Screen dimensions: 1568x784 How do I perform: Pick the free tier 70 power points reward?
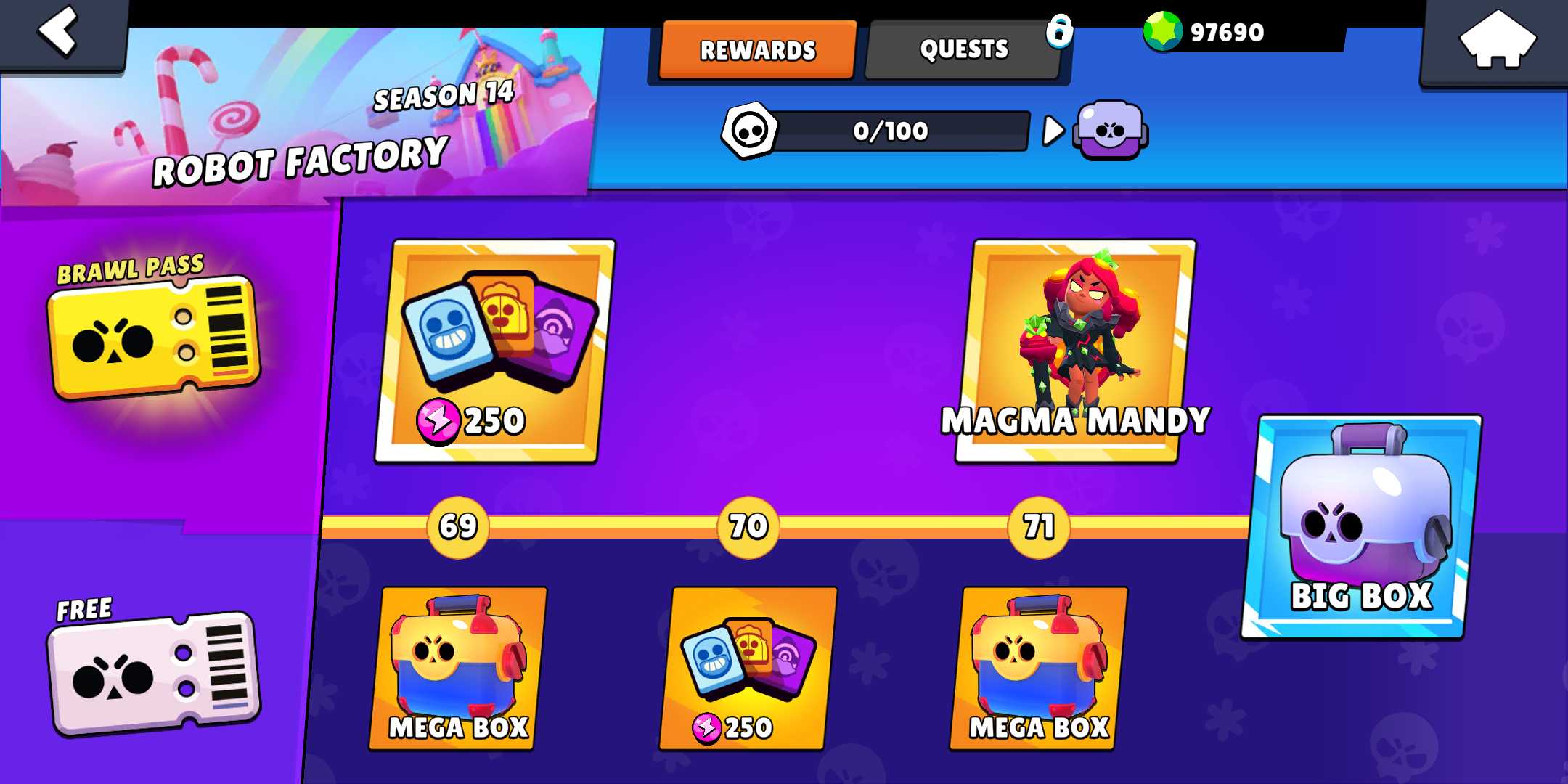(748, 668)
